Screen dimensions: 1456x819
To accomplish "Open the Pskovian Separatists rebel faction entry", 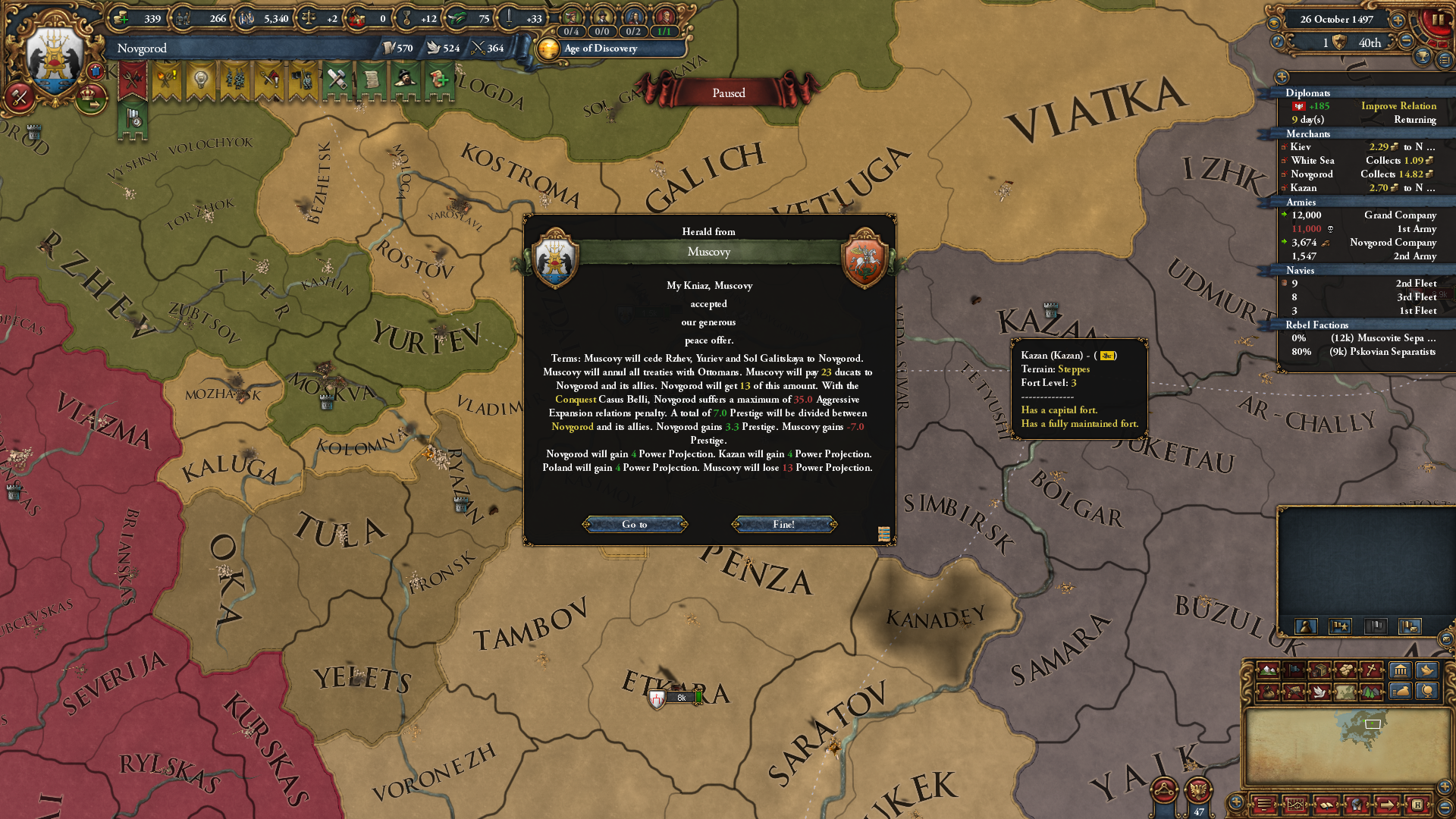I will click(1365, 352).
